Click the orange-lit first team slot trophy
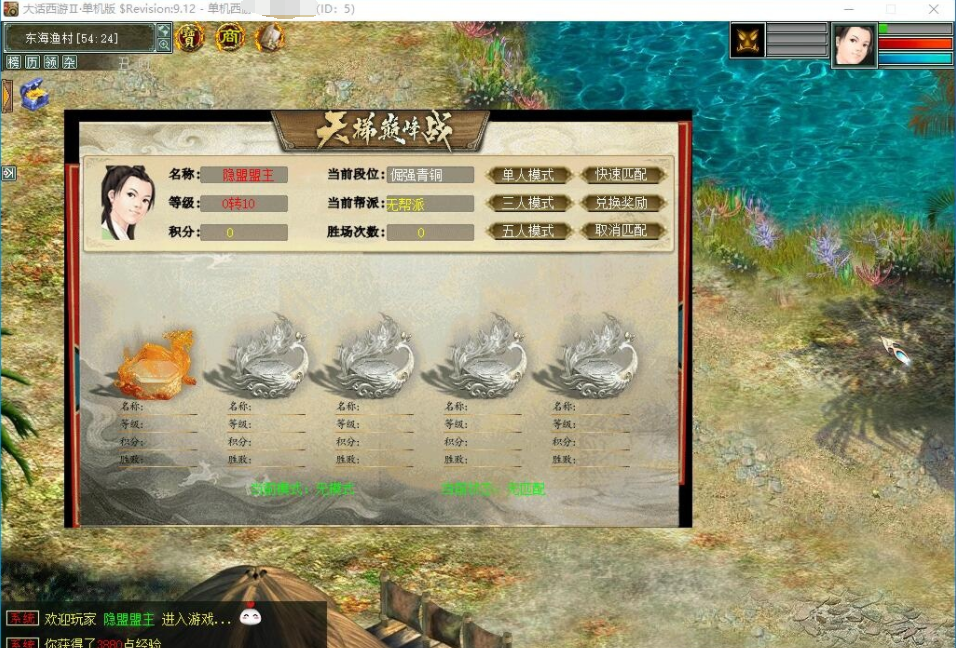The image size is (956, 648). click(x=155, y=362)
